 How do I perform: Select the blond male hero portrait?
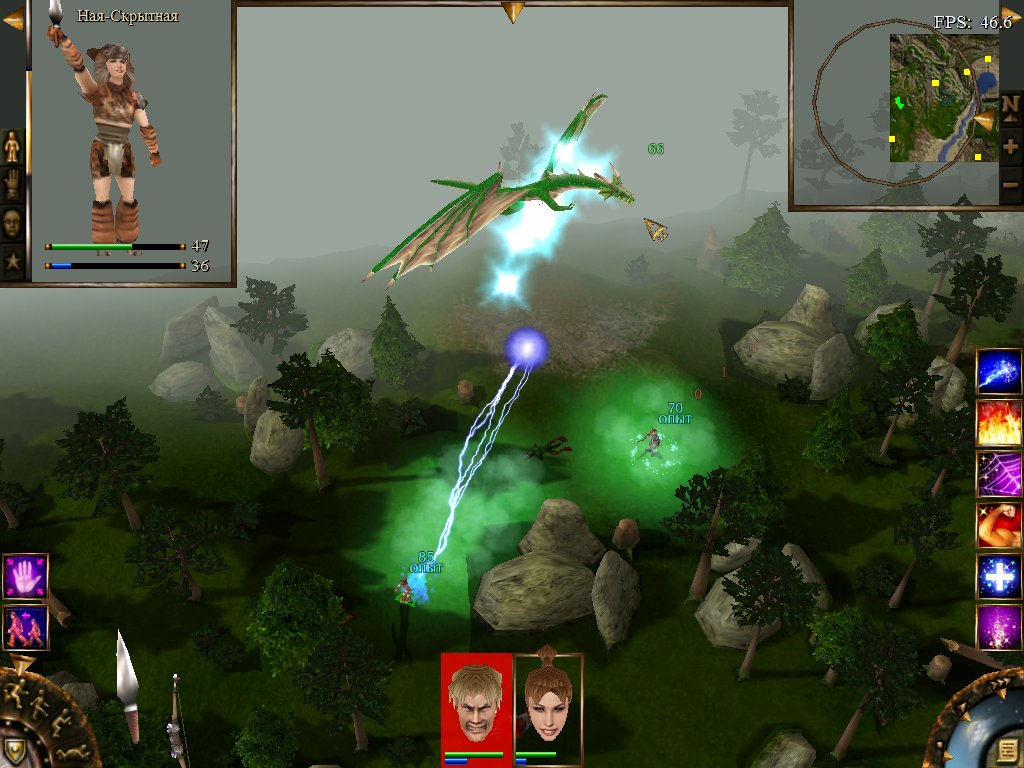pyautogui.click(x=477, y=700)
